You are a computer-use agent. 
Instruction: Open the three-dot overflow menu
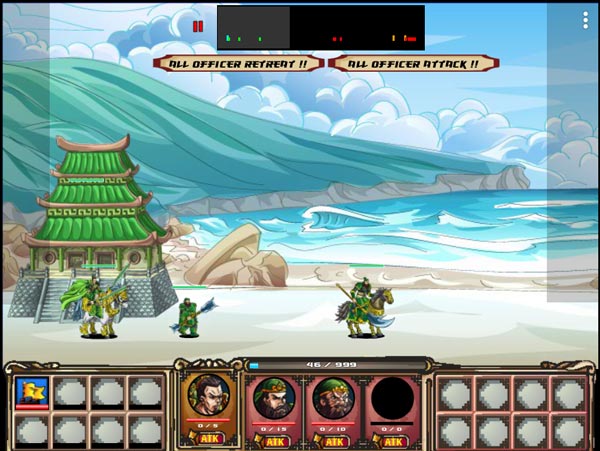(x=586, y=20)
